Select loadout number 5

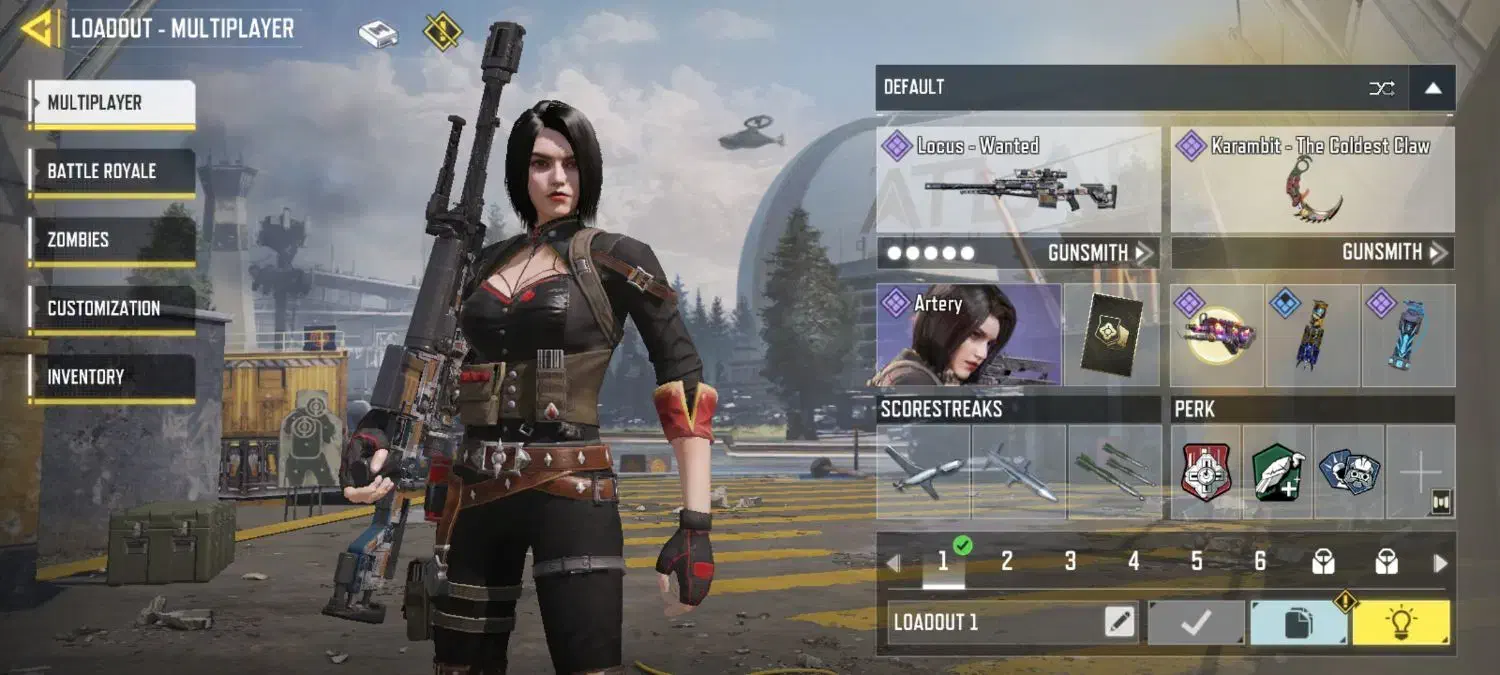click(x=1196, y=562)
